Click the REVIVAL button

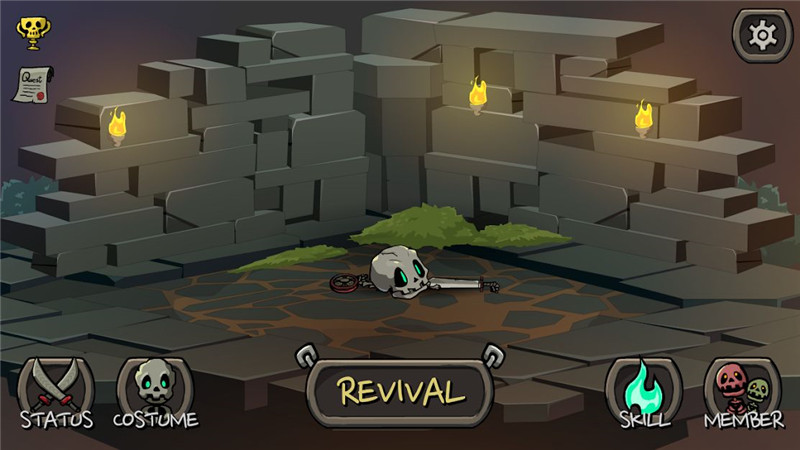400,391
